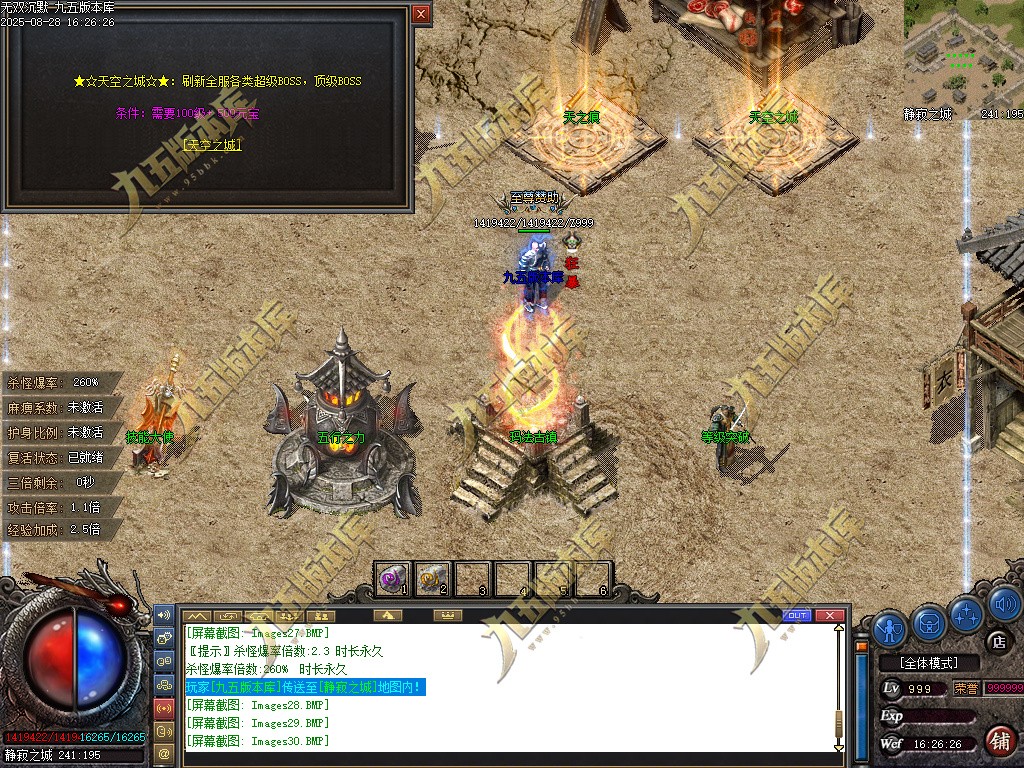
Task: Choose the [天空之城] teleport link
Action: (213, 145)
